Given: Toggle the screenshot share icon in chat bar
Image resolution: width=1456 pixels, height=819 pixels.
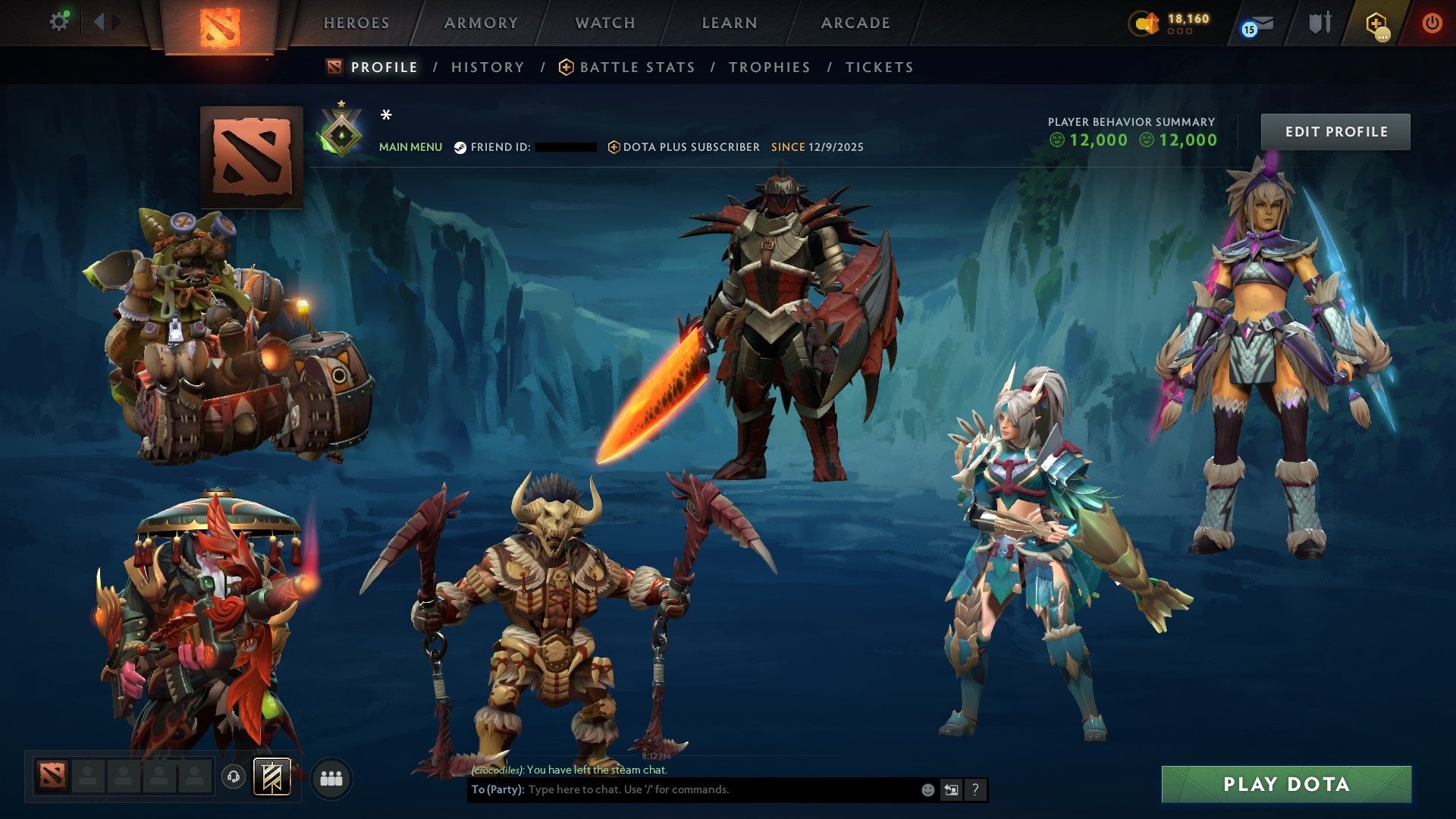Looking at the screenshot, I should tap(951, 789).
